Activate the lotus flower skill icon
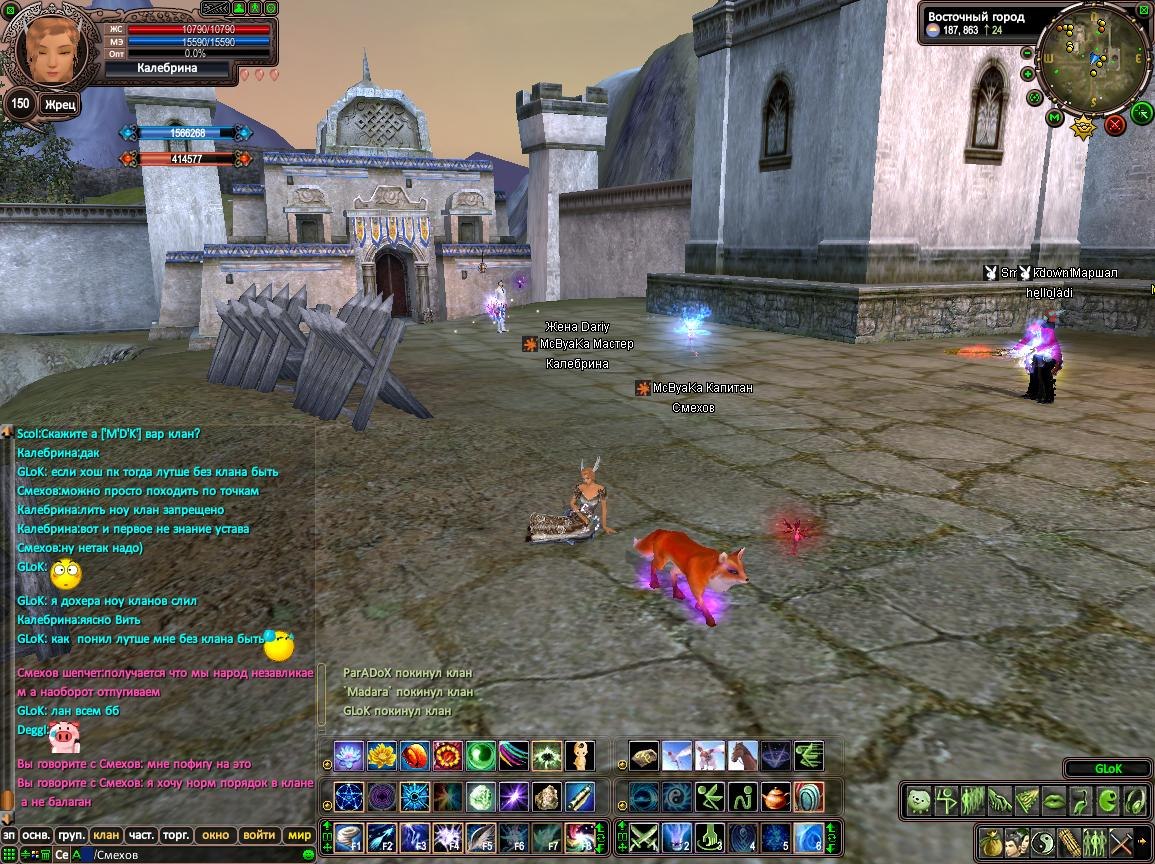The height and width of the screenshot is (864, 1155). tap(348, 756)
